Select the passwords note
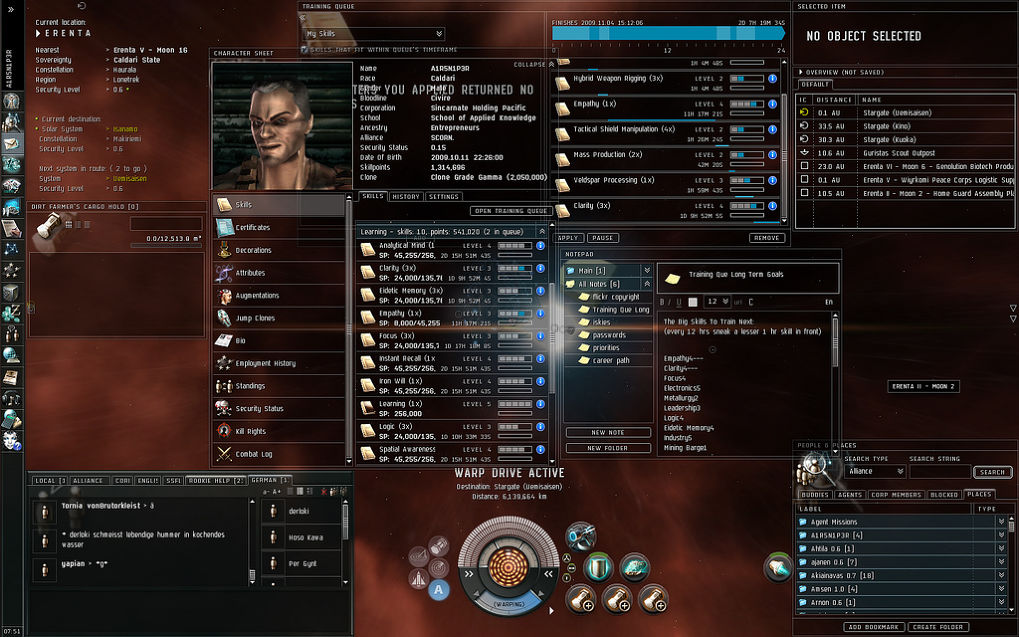This screenshot has height=637, width=1019. click(608, 334)
